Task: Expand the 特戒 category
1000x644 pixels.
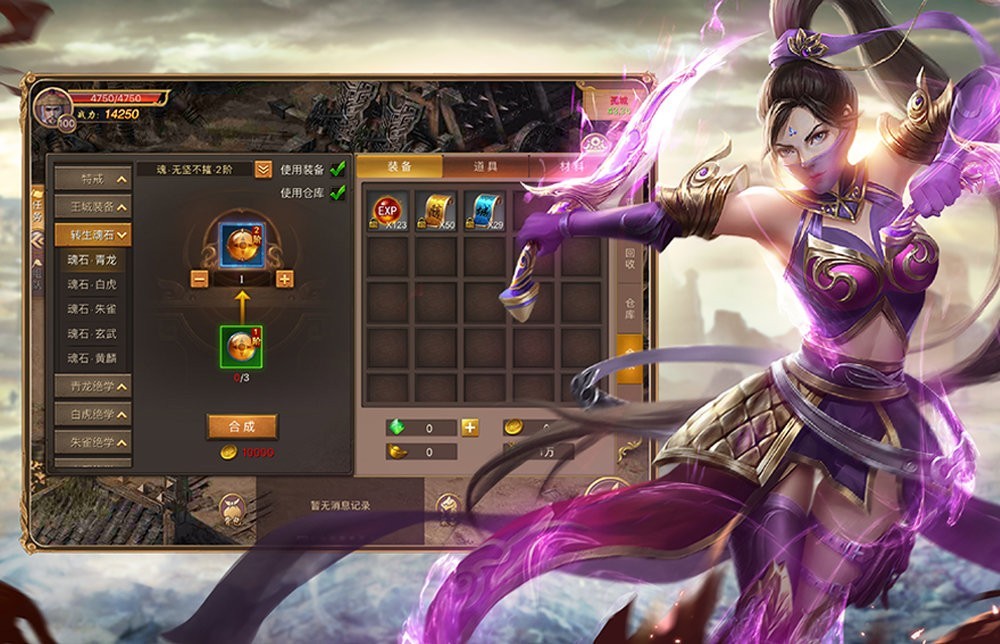Action: tap(93, 179)
